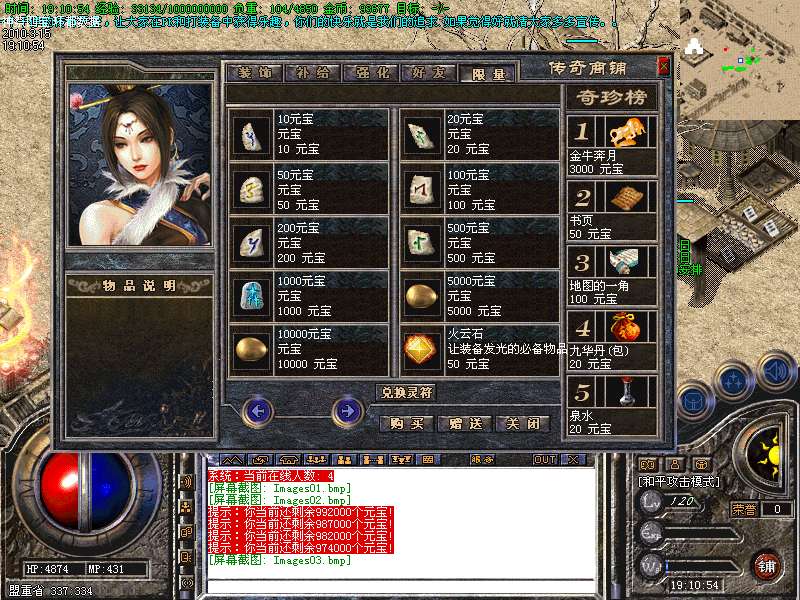
Task: Choose 九华丹(包) from the ranking list
Action: pyautogui.click(x=611, y=341)
